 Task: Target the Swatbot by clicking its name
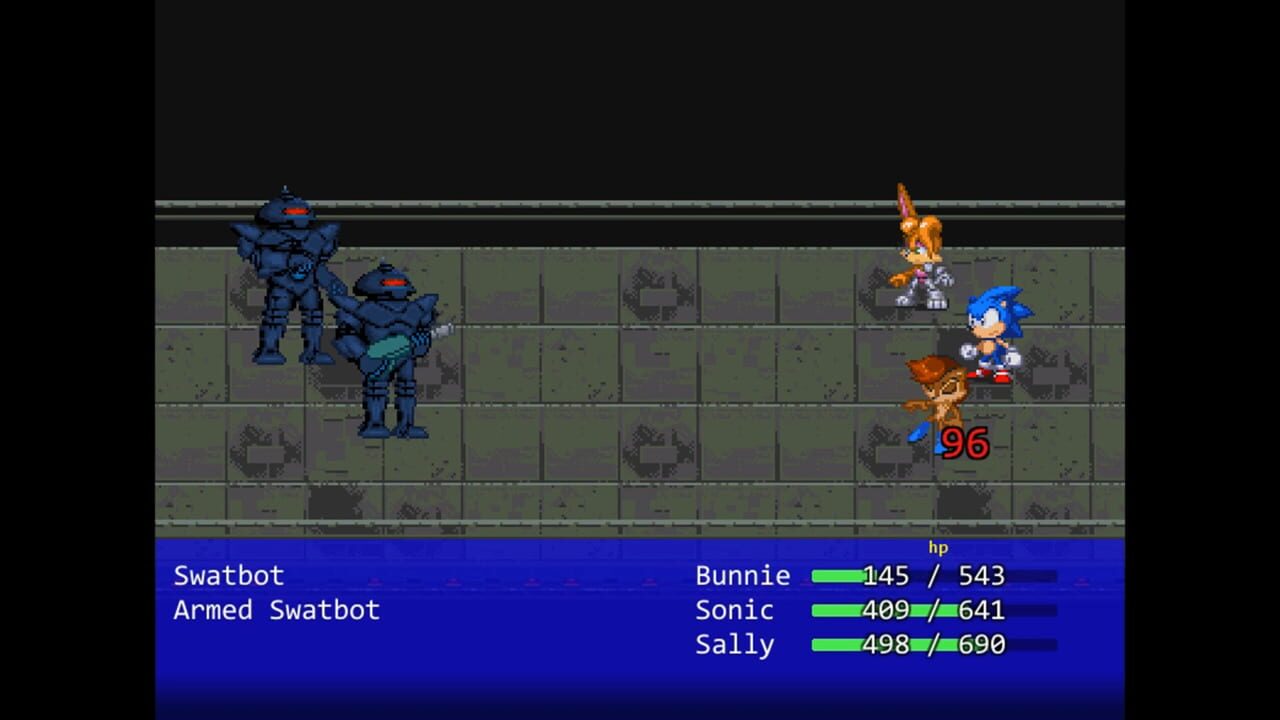click(230, 575)
